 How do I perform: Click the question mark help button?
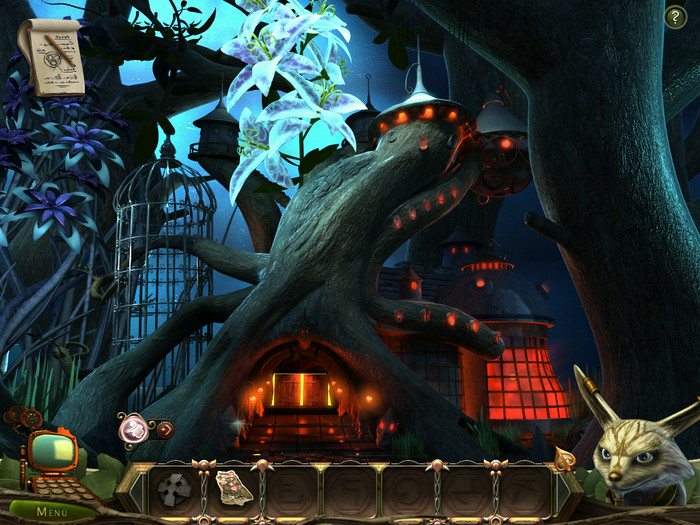point(675,16)
